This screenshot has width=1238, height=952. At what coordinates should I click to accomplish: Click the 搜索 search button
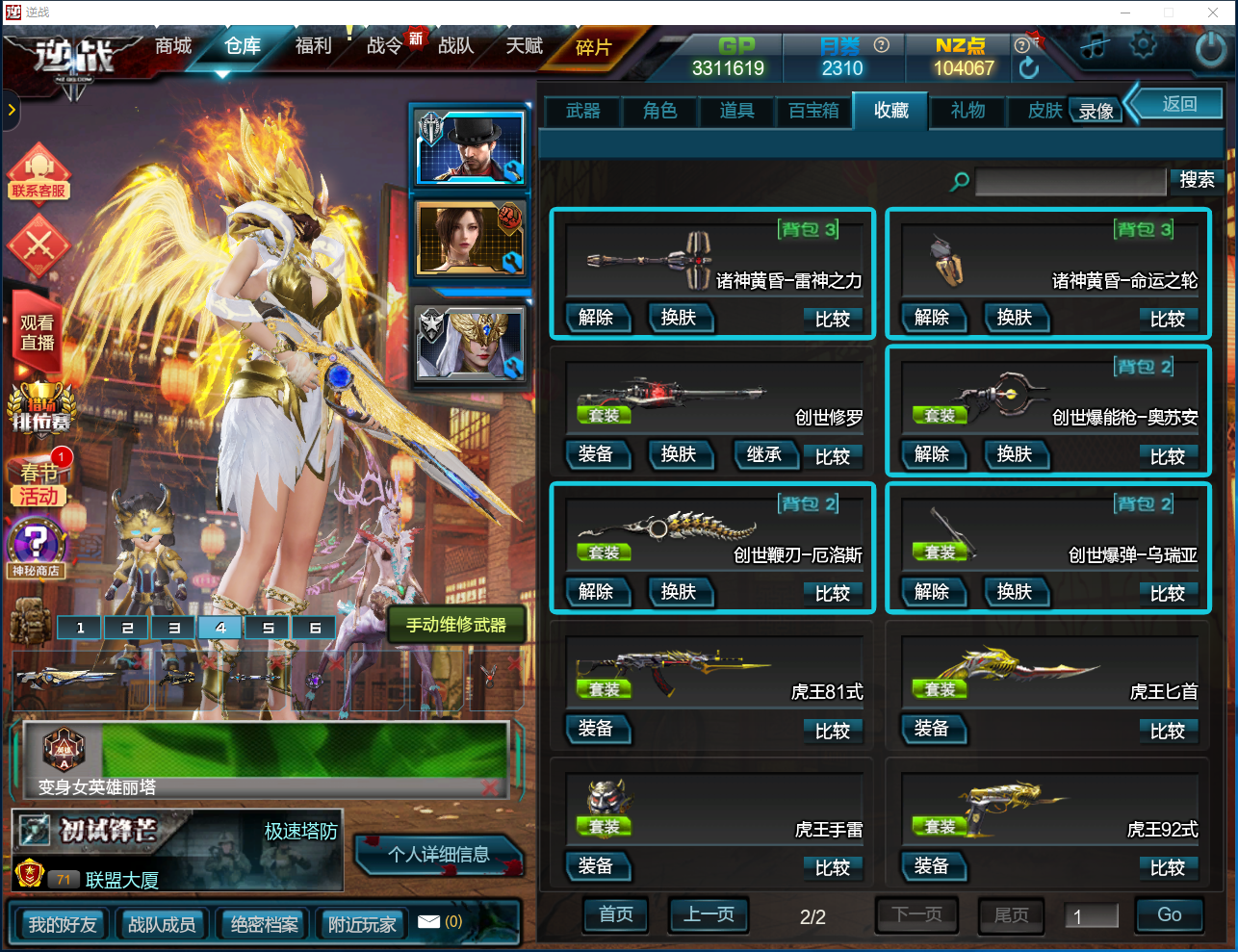coord(1197,180)
